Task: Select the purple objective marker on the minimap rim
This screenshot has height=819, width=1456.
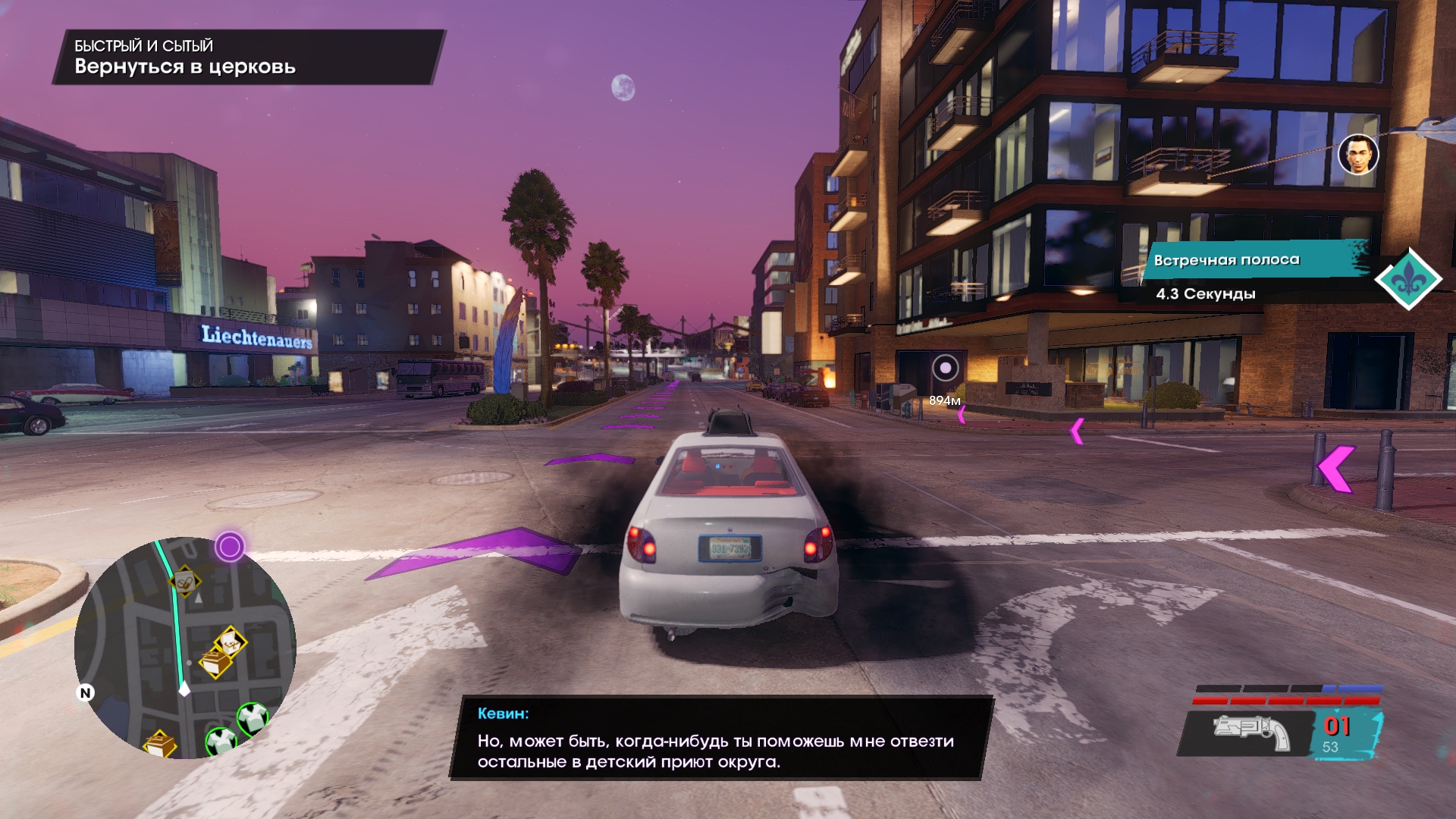Action: click(230, 546)
